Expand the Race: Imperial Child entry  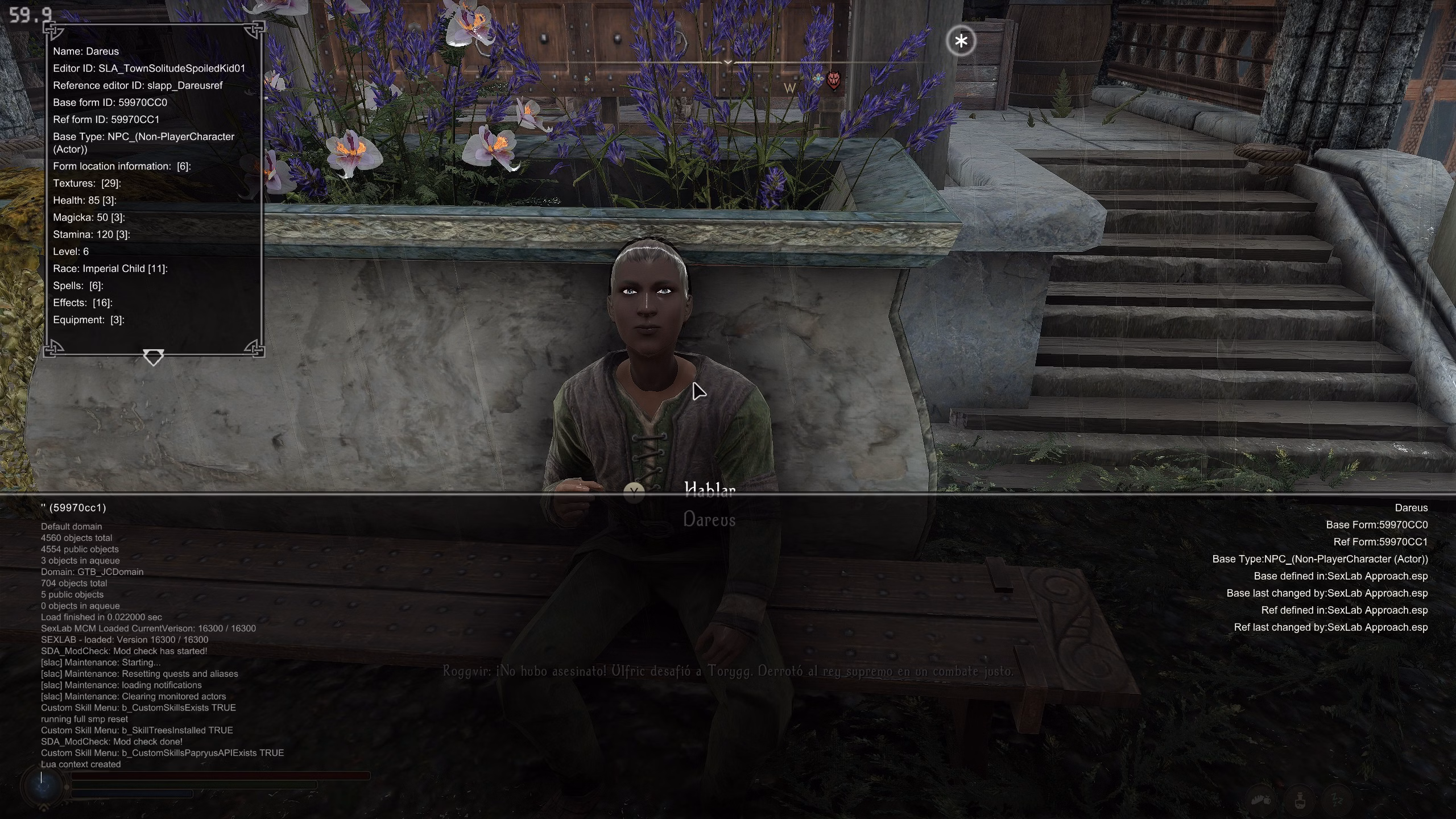(110, 268)
